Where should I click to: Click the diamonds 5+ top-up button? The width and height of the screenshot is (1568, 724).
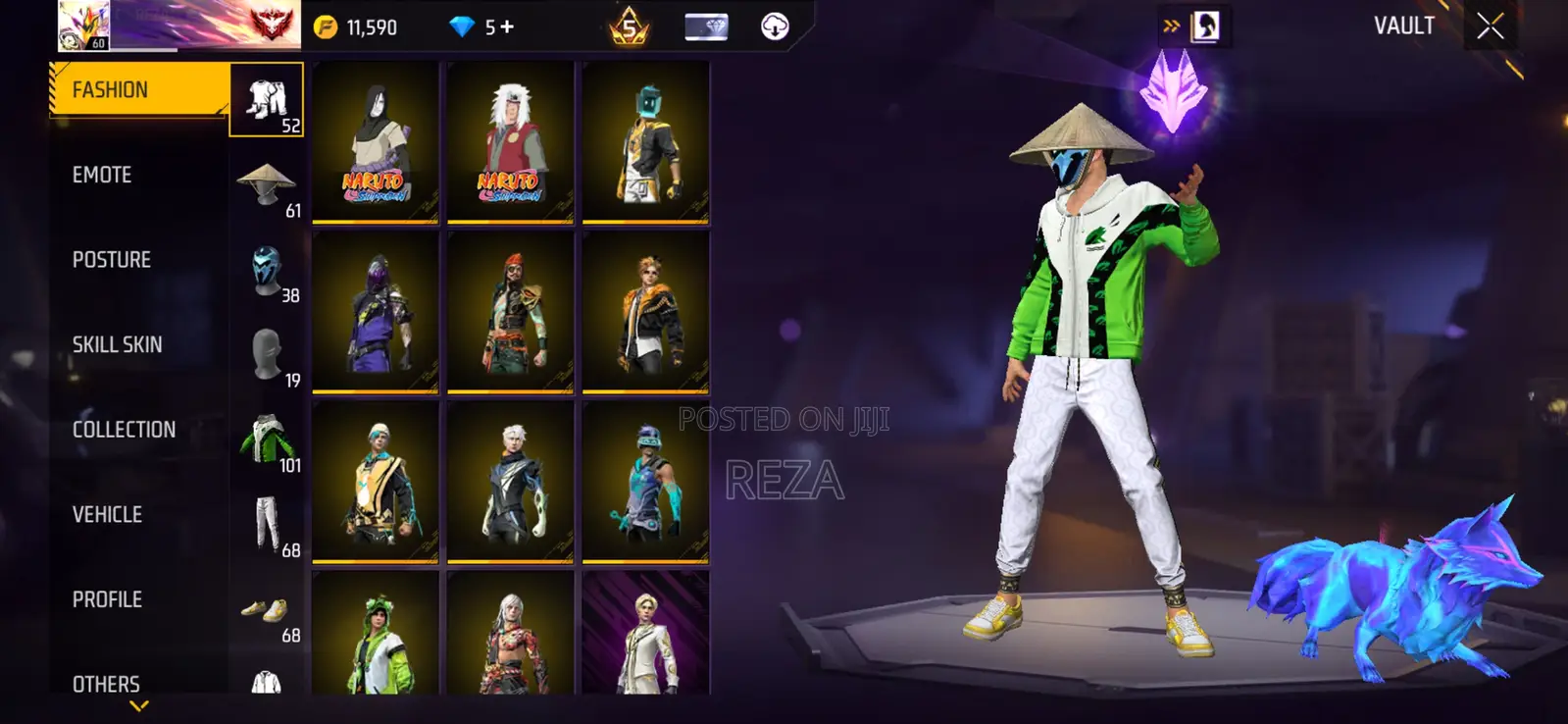coord(481,26)
